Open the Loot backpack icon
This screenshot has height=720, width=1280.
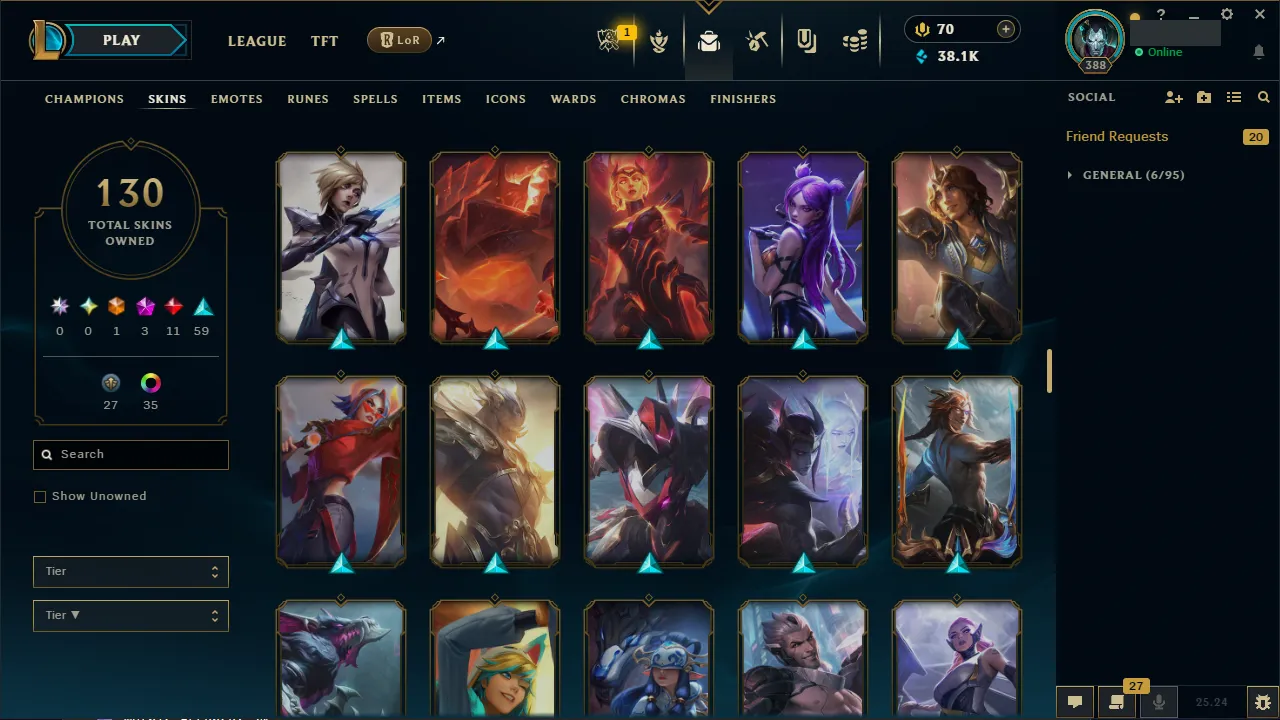[x=708, y=41]
